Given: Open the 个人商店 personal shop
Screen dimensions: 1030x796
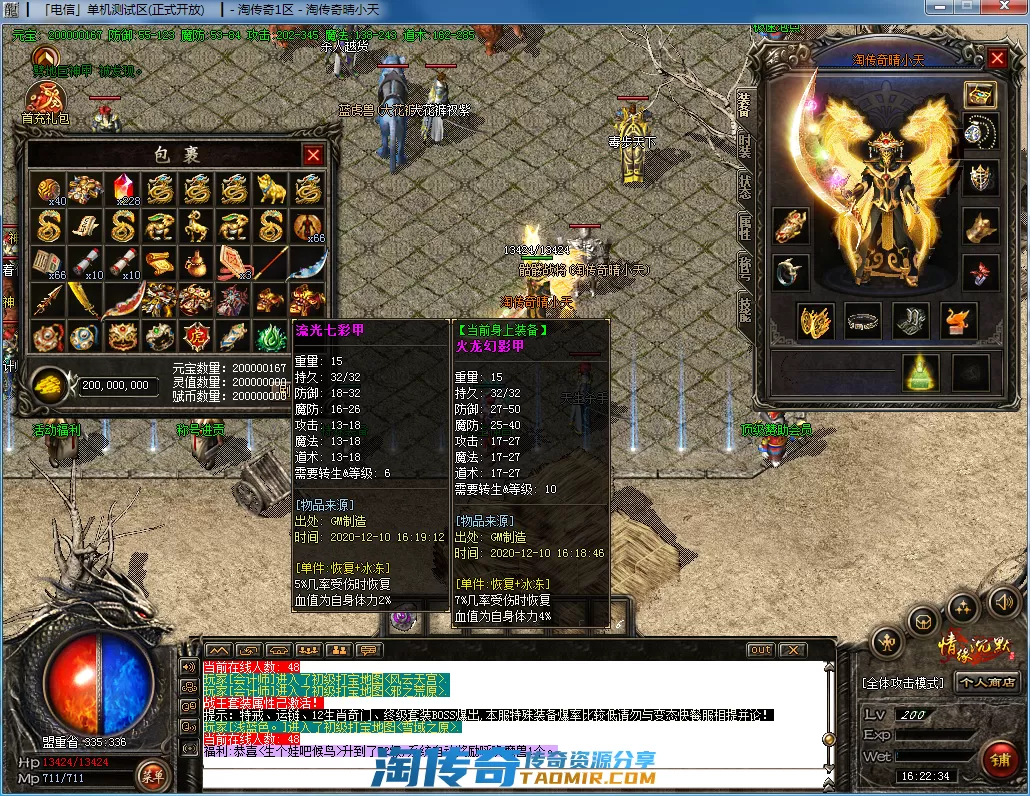Looking at the screenshot, I should click(987, 682).
